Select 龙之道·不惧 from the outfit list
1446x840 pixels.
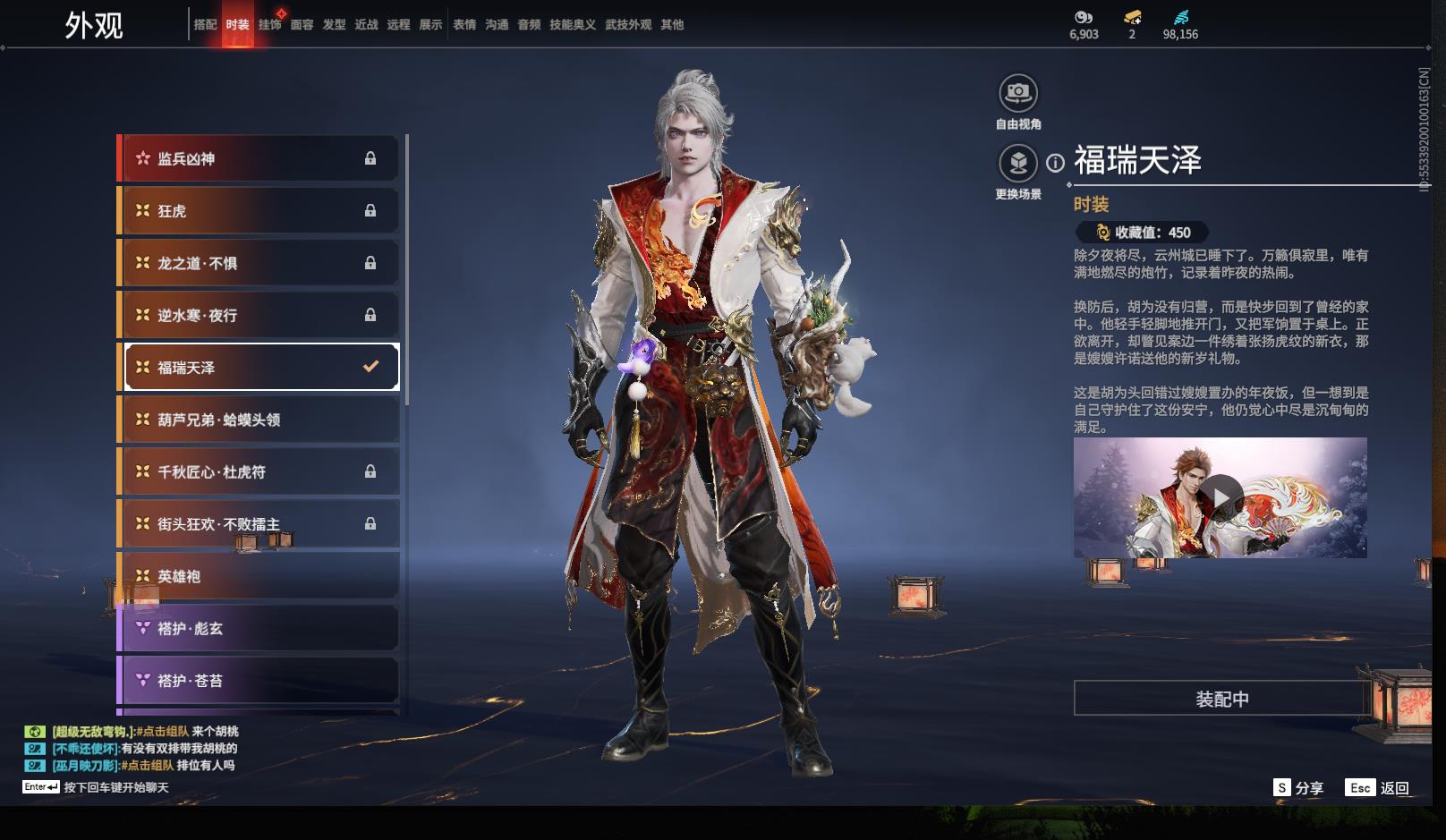click(259, 263)
